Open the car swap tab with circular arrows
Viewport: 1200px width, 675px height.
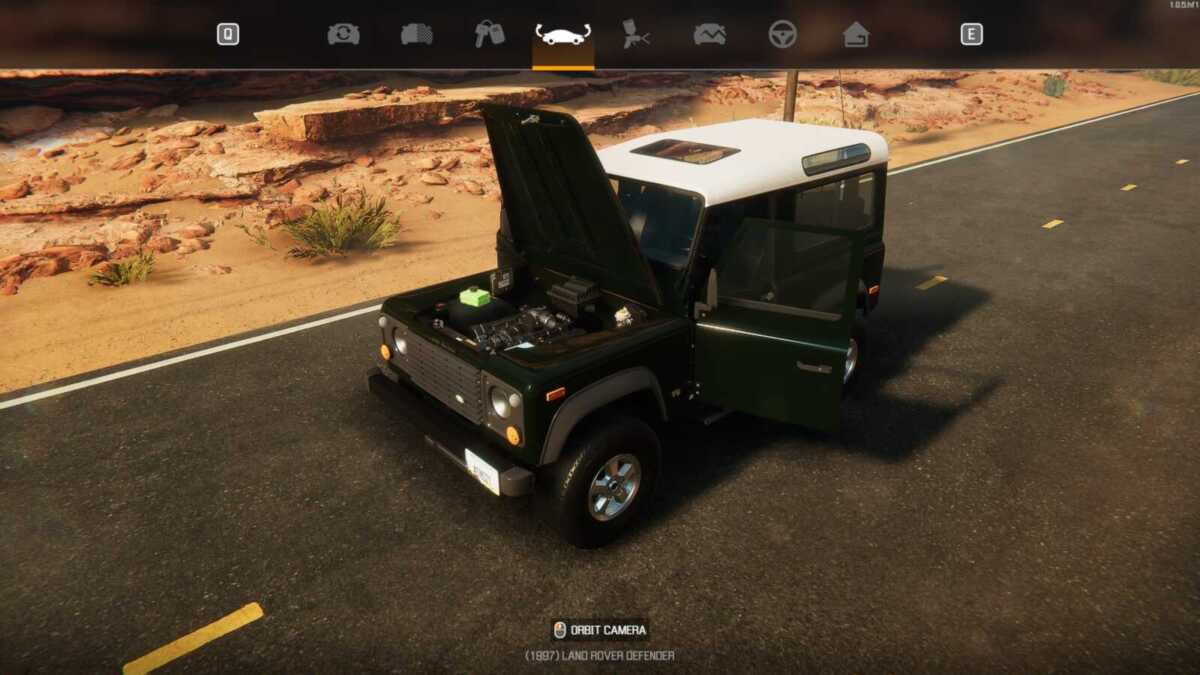click(343, 34)
